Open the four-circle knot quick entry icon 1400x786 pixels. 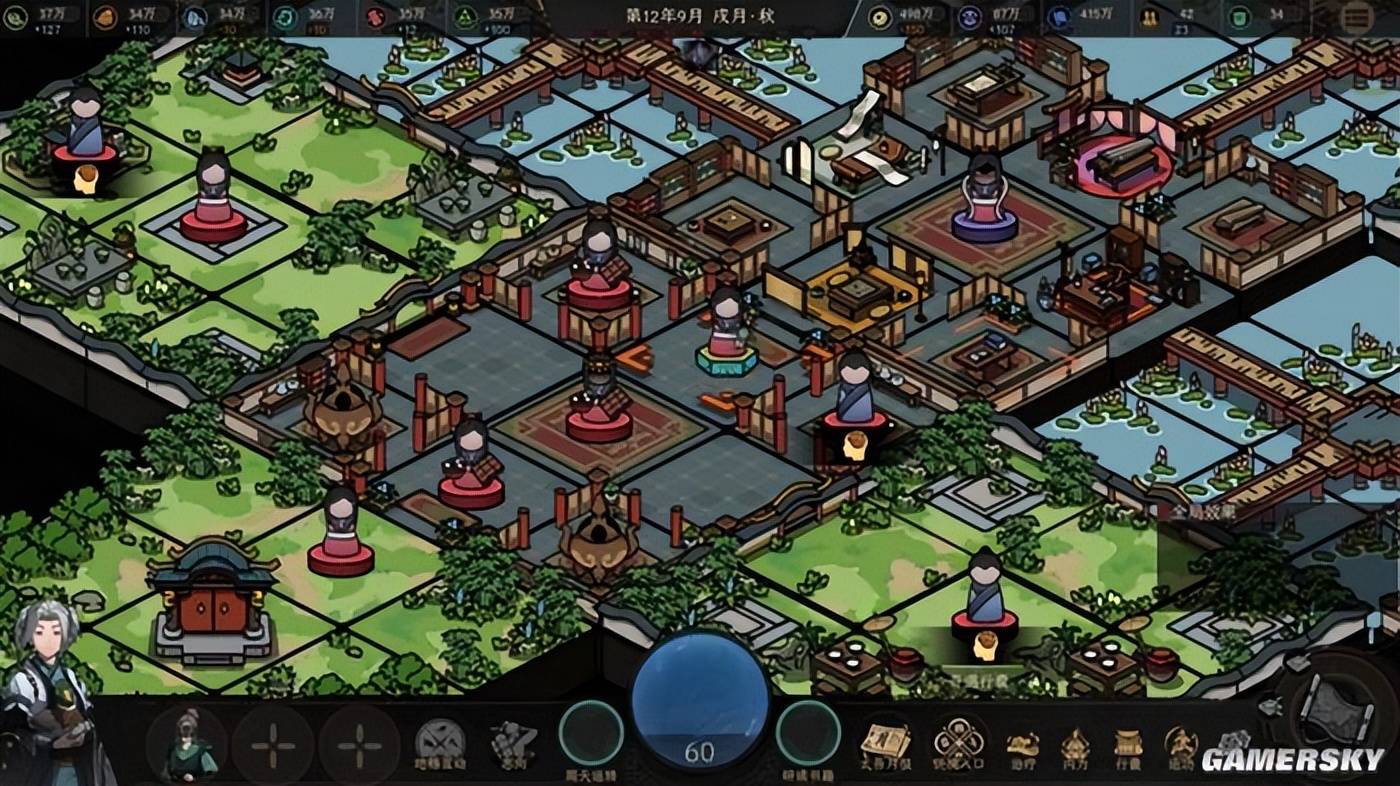[958, 743]
